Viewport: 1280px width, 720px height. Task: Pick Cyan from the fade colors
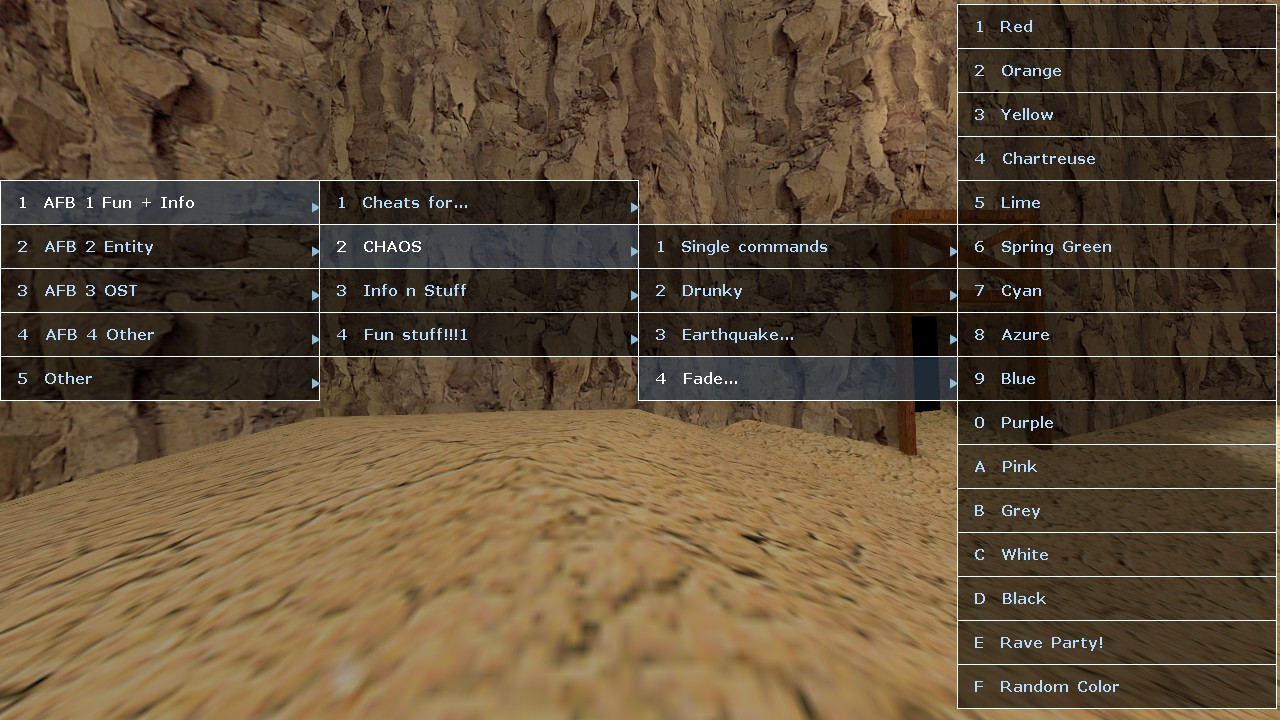tap(1115, 290)
